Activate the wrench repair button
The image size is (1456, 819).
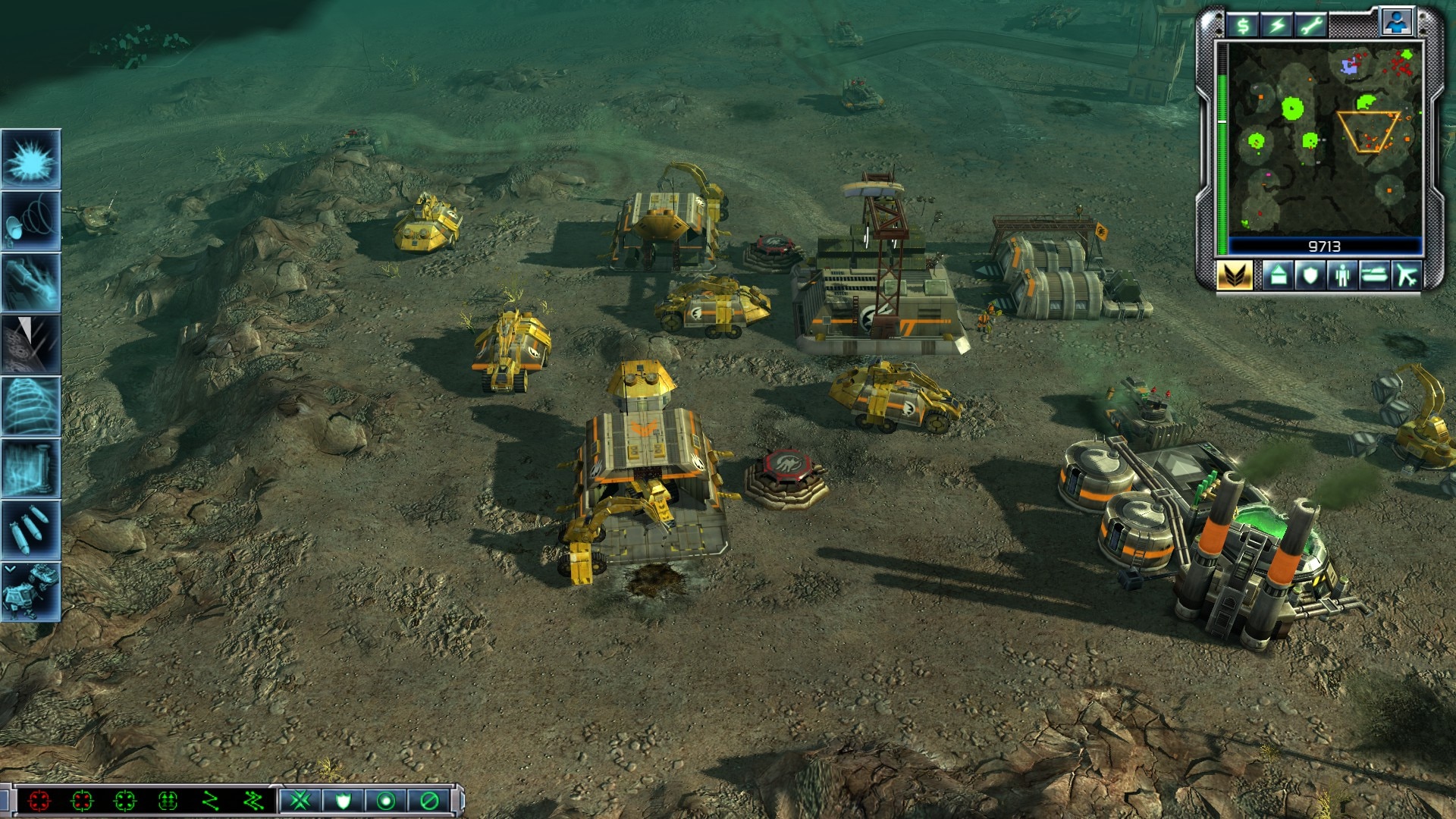click(x=1310, y=27)
